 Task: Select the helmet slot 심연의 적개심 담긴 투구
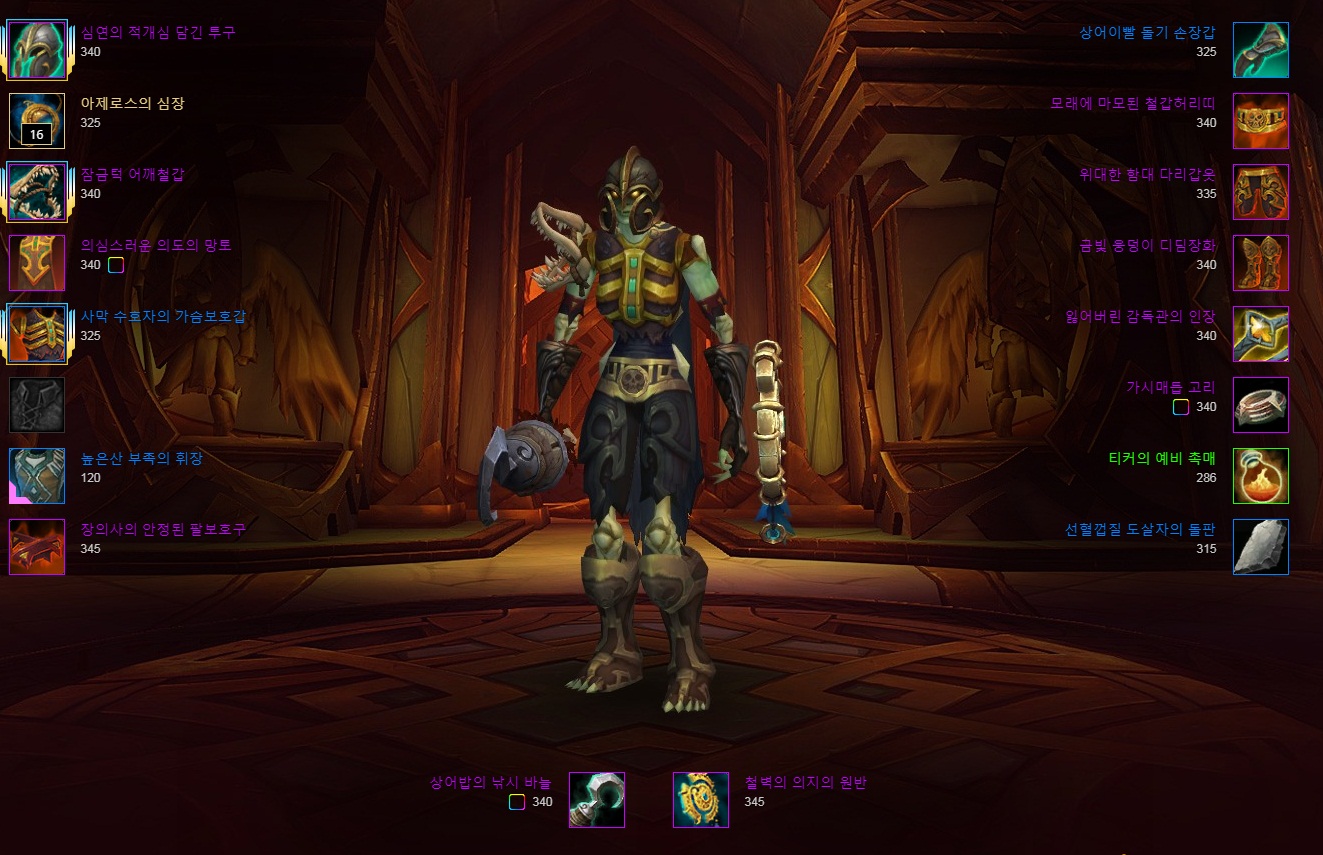37,50
